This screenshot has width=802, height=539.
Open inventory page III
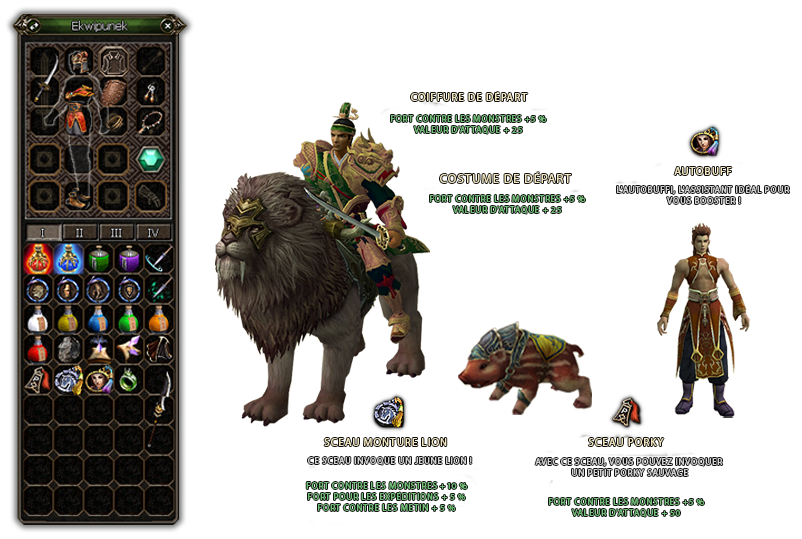click(x=117, y=232)
